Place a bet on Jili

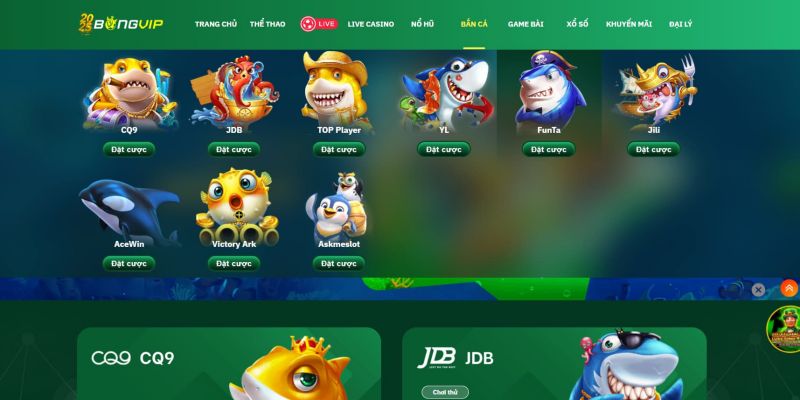(x=653, y=149)
